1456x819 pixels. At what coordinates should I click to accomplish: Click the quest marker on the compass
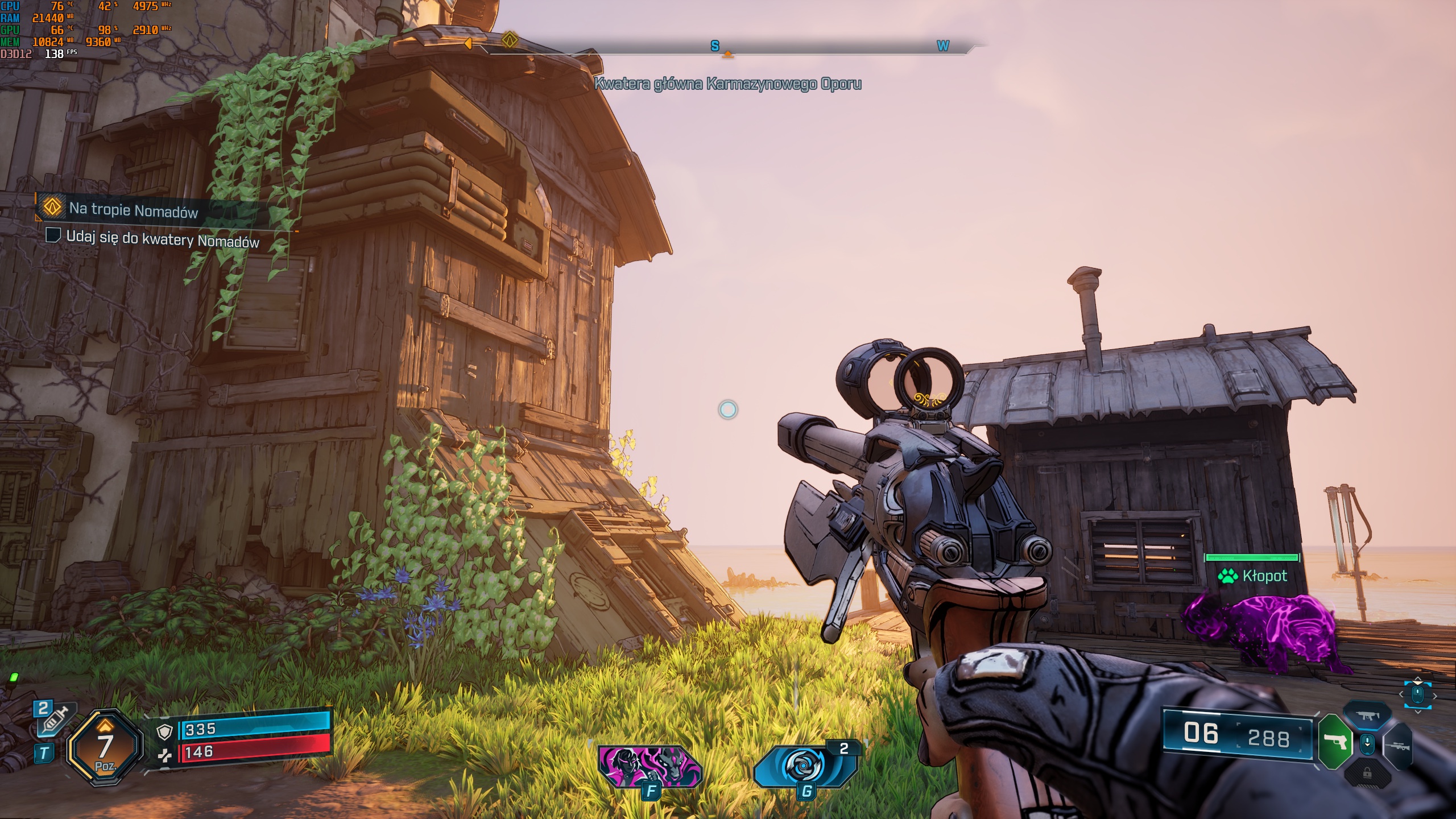tap(509, 40)
